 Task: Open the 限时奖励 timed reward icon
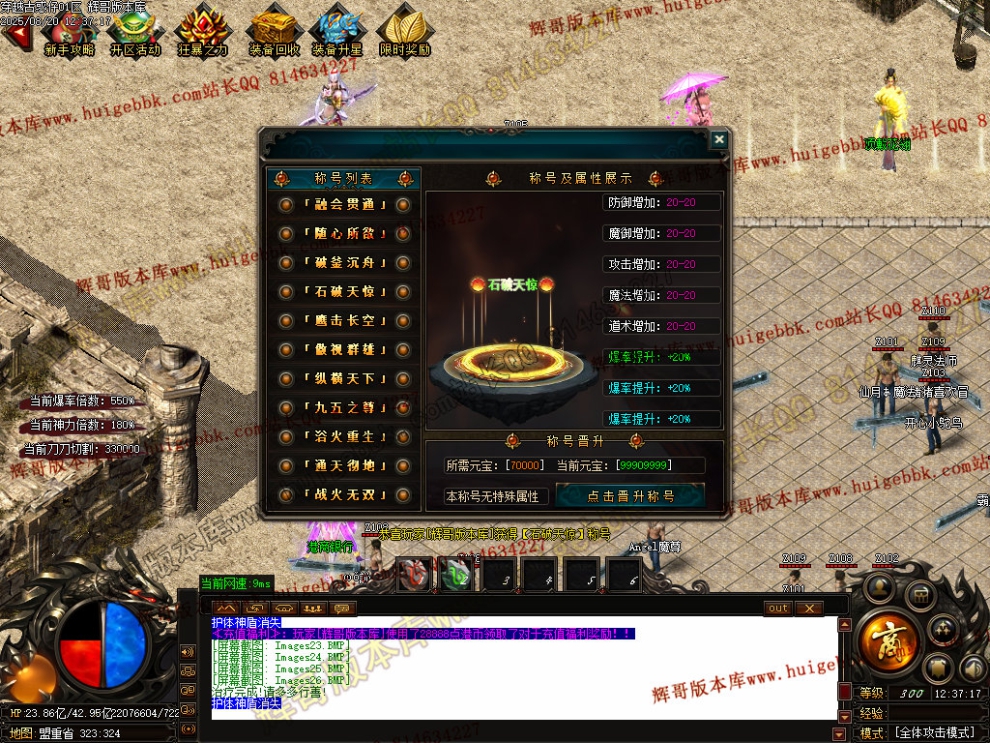click(405, 32)
